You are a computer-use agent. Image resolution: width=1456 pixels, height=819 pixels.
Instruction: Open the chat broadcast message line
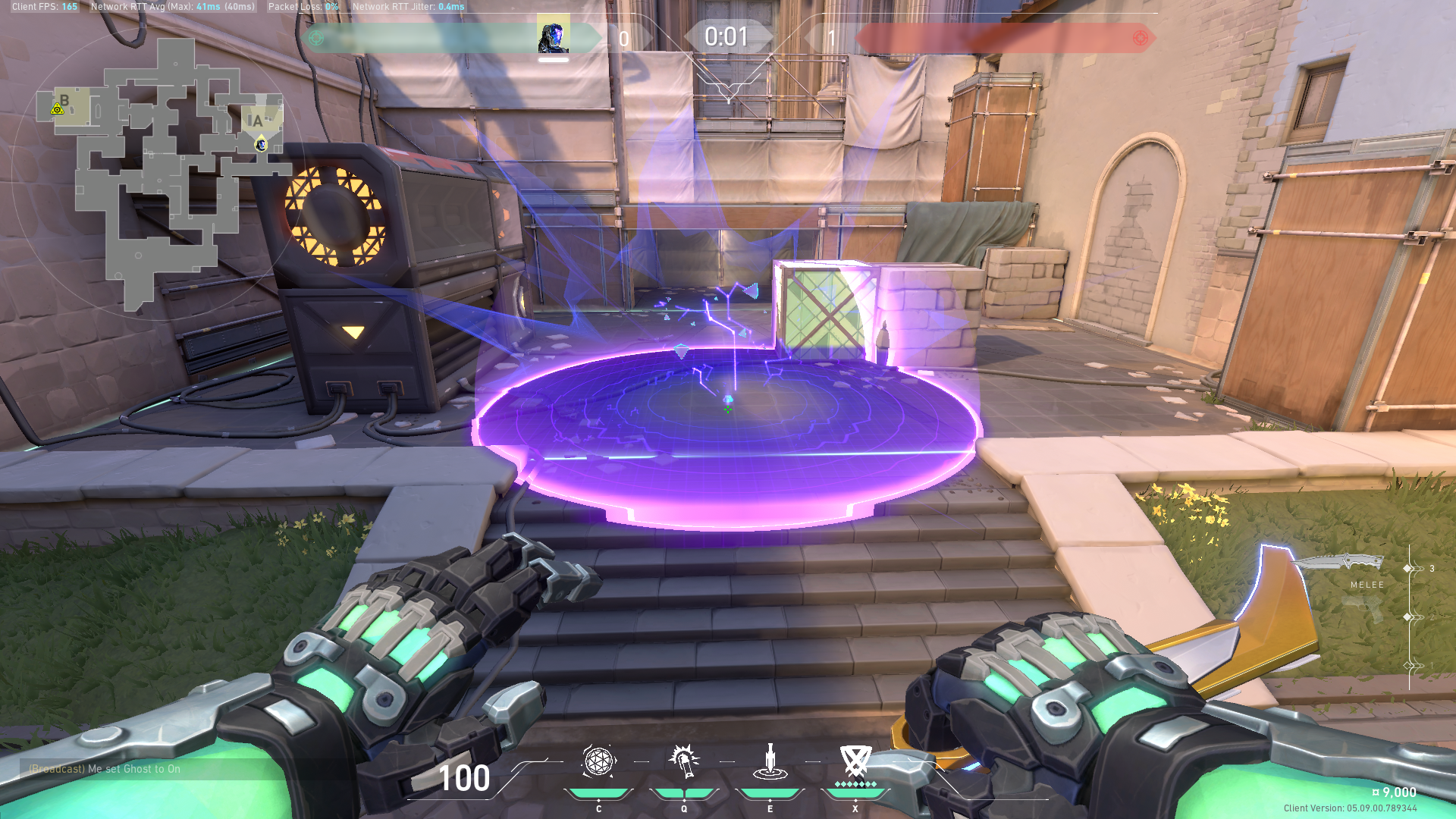pyautogui.click(x=105, y=769)
